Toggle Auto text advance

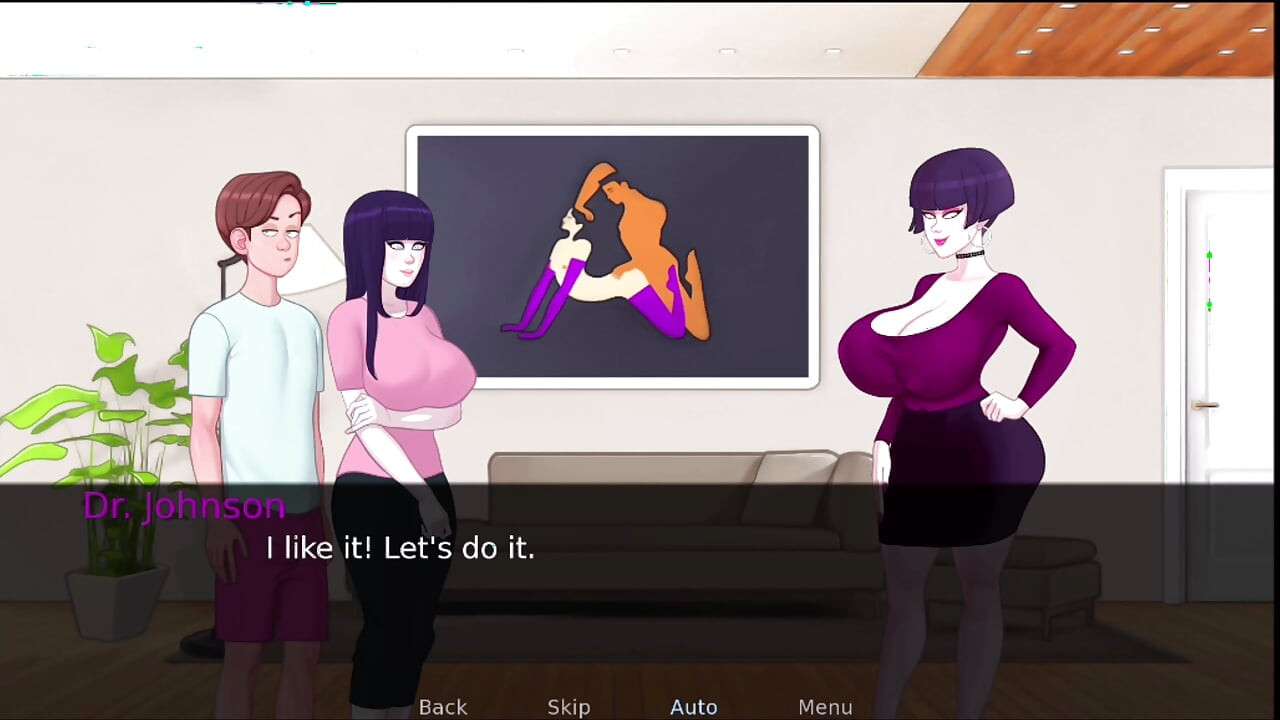tap(693, 706)
